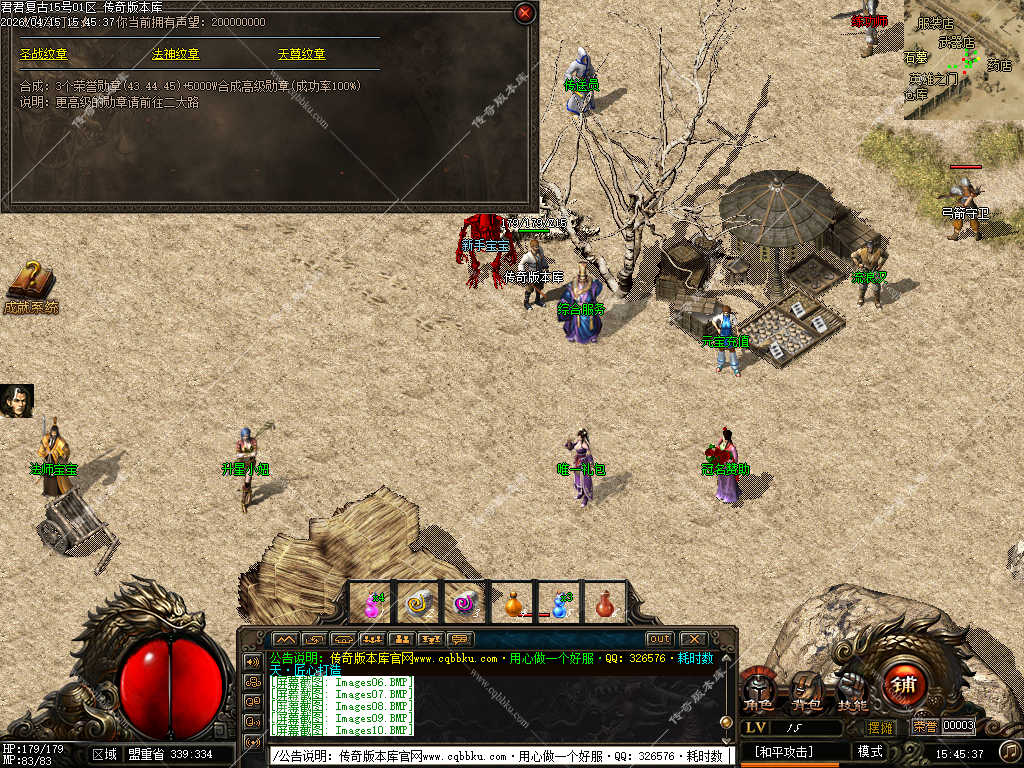Open the 成就系统 achievement book

31,285
